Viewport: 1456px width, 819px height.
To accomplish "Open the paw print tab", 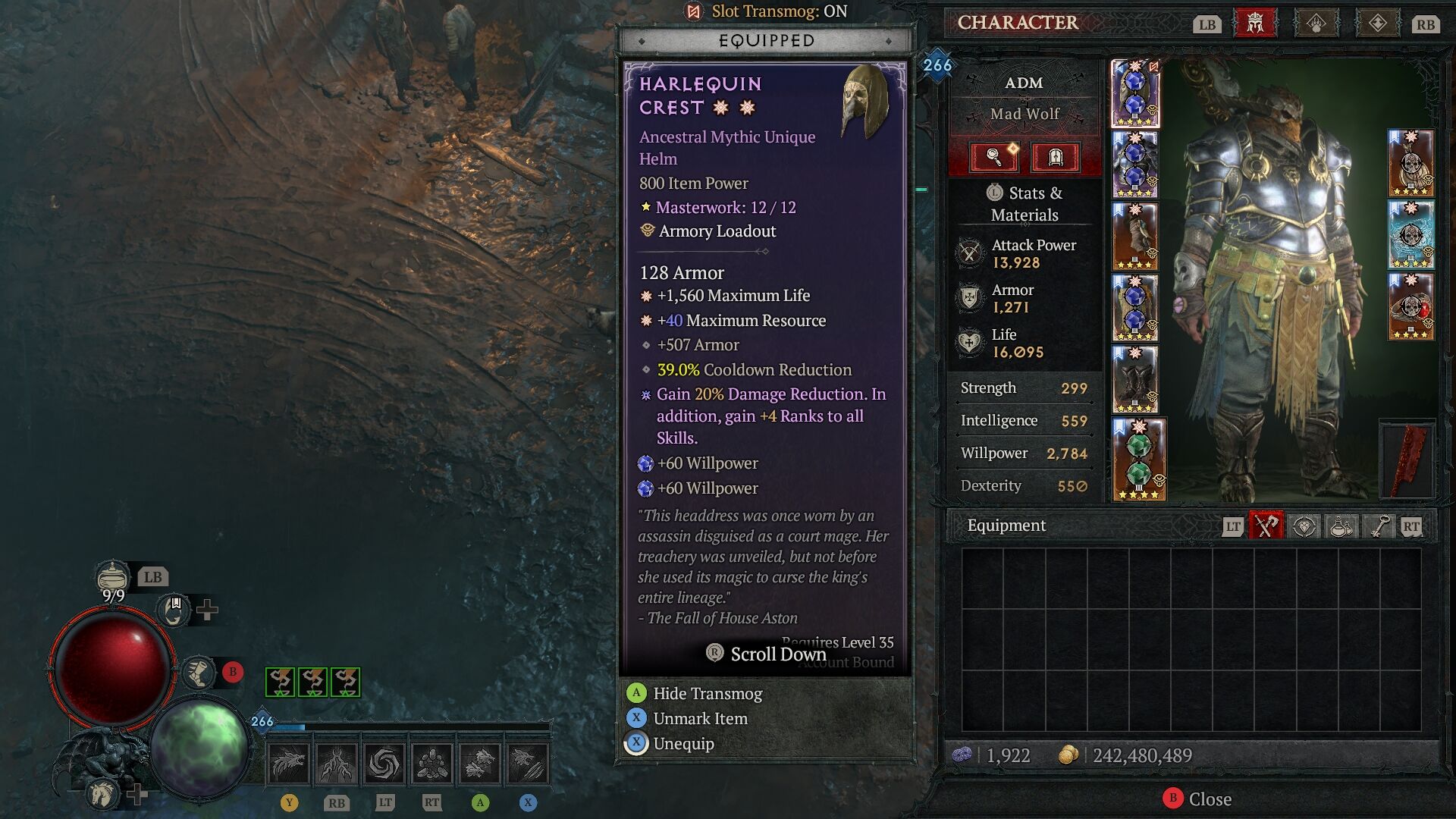I will 1316,24.
